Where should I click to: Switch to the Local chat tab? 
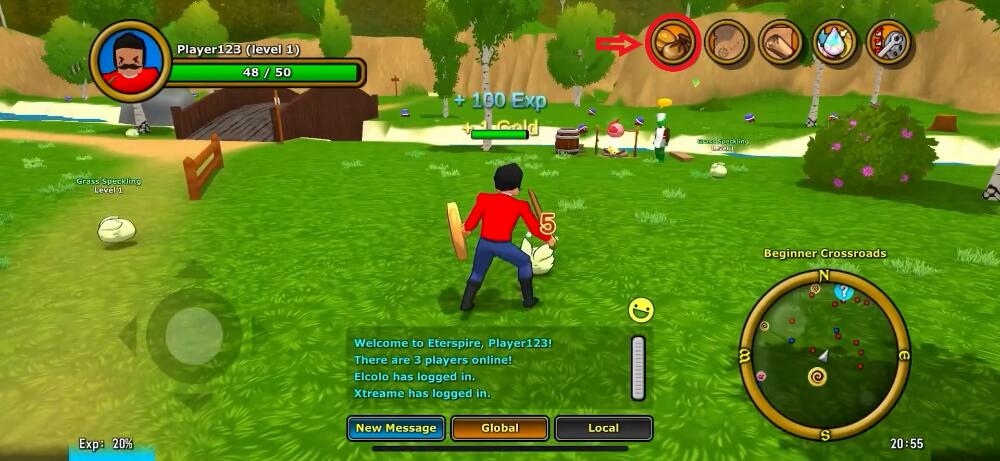[603, 428]
